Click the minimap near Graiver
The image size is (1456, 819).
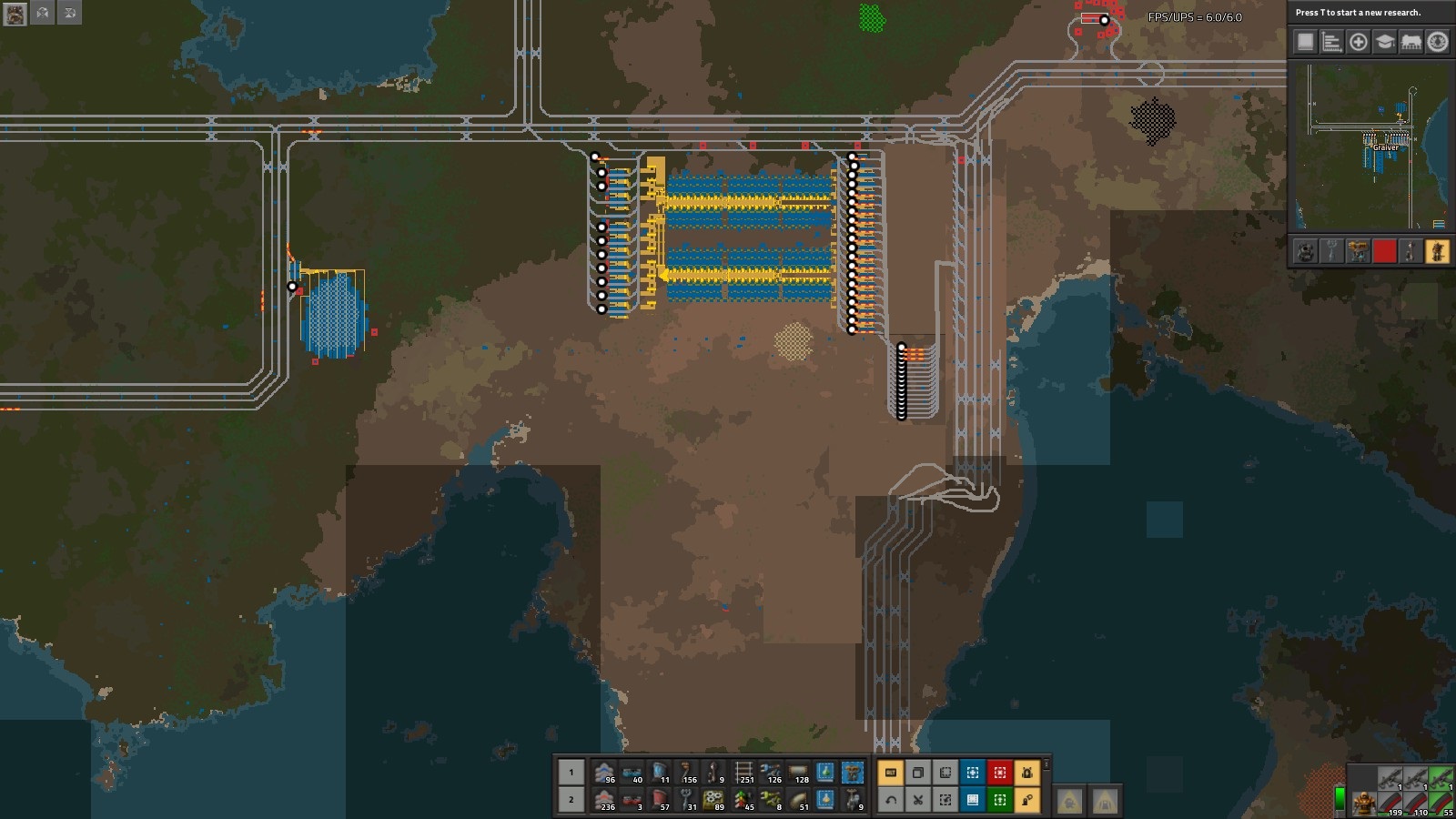[x=1385, y=146]
